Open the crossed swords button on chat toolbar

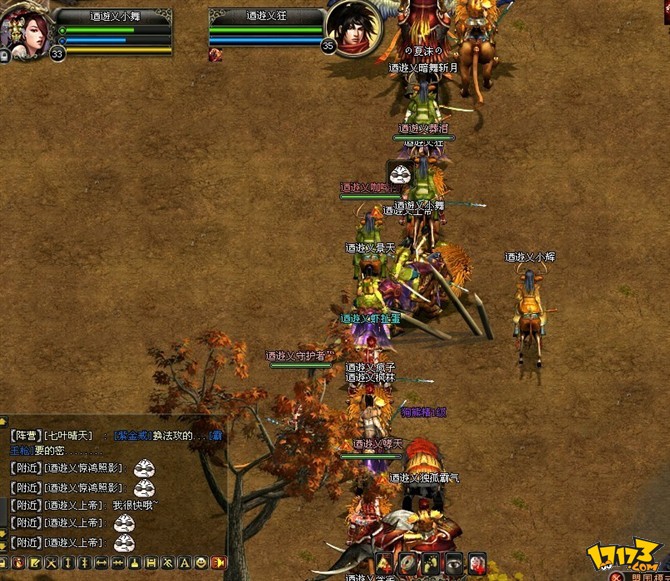[51, 563]
